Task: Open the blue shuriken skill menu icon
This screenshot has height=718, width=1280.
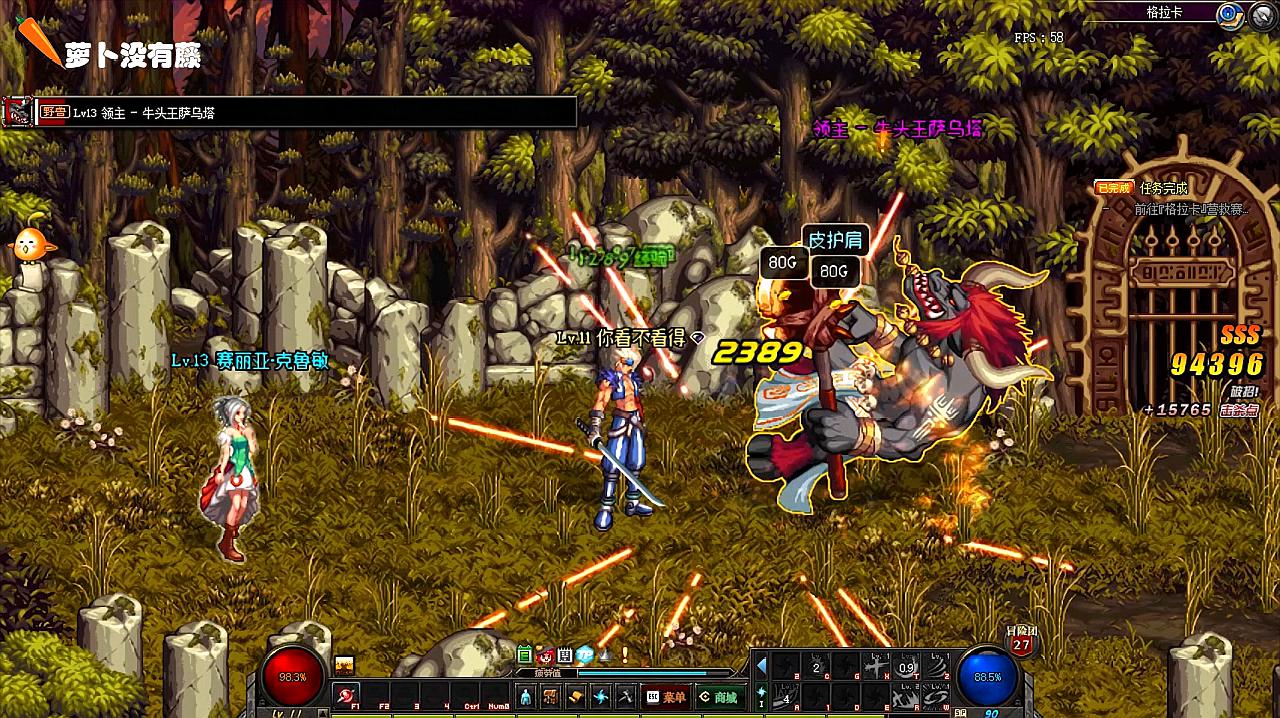Action: 601,697
